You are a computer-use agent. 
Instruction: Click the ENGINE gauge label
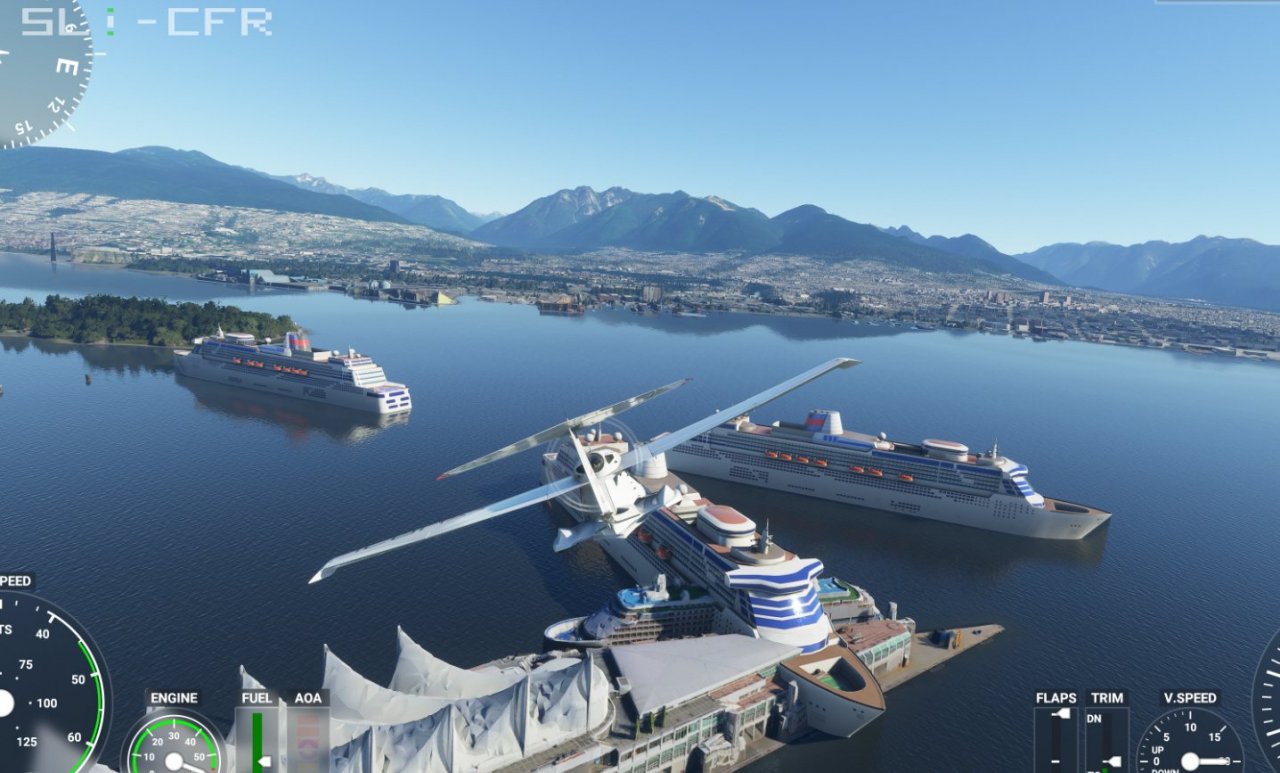click(174, 697)
